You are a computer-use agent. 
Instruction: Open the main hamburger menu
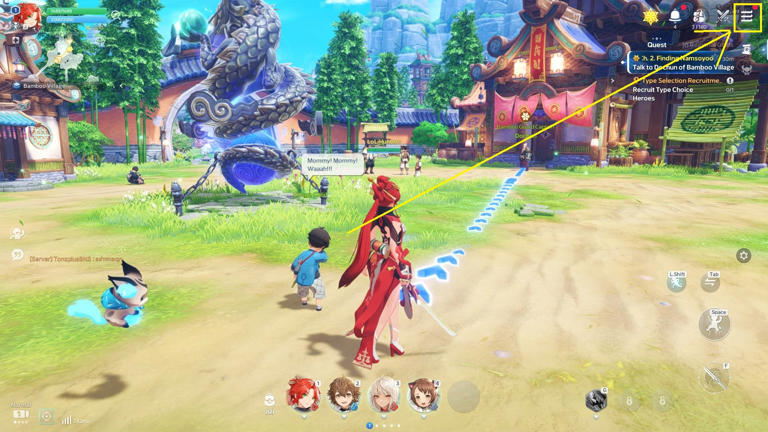coord(746,17)
